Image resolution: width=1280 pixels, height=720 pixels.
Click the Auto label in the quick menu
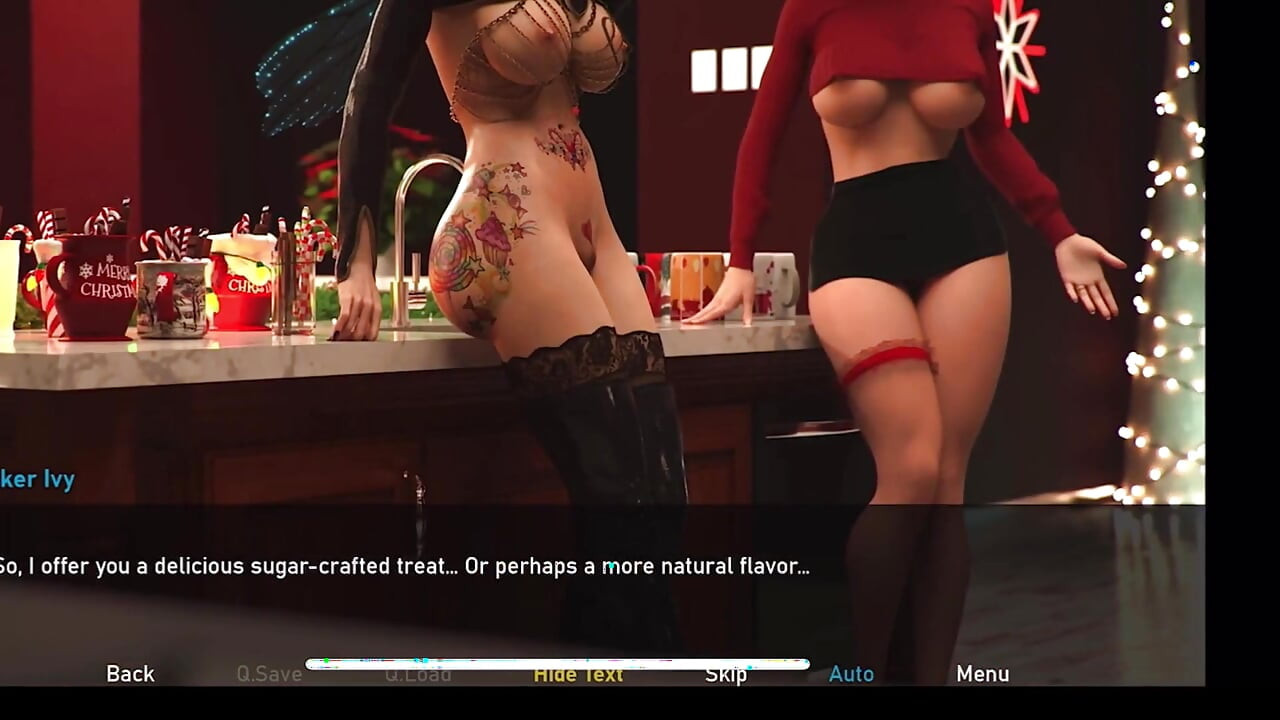pyautogui.click(x=851, y=674)
